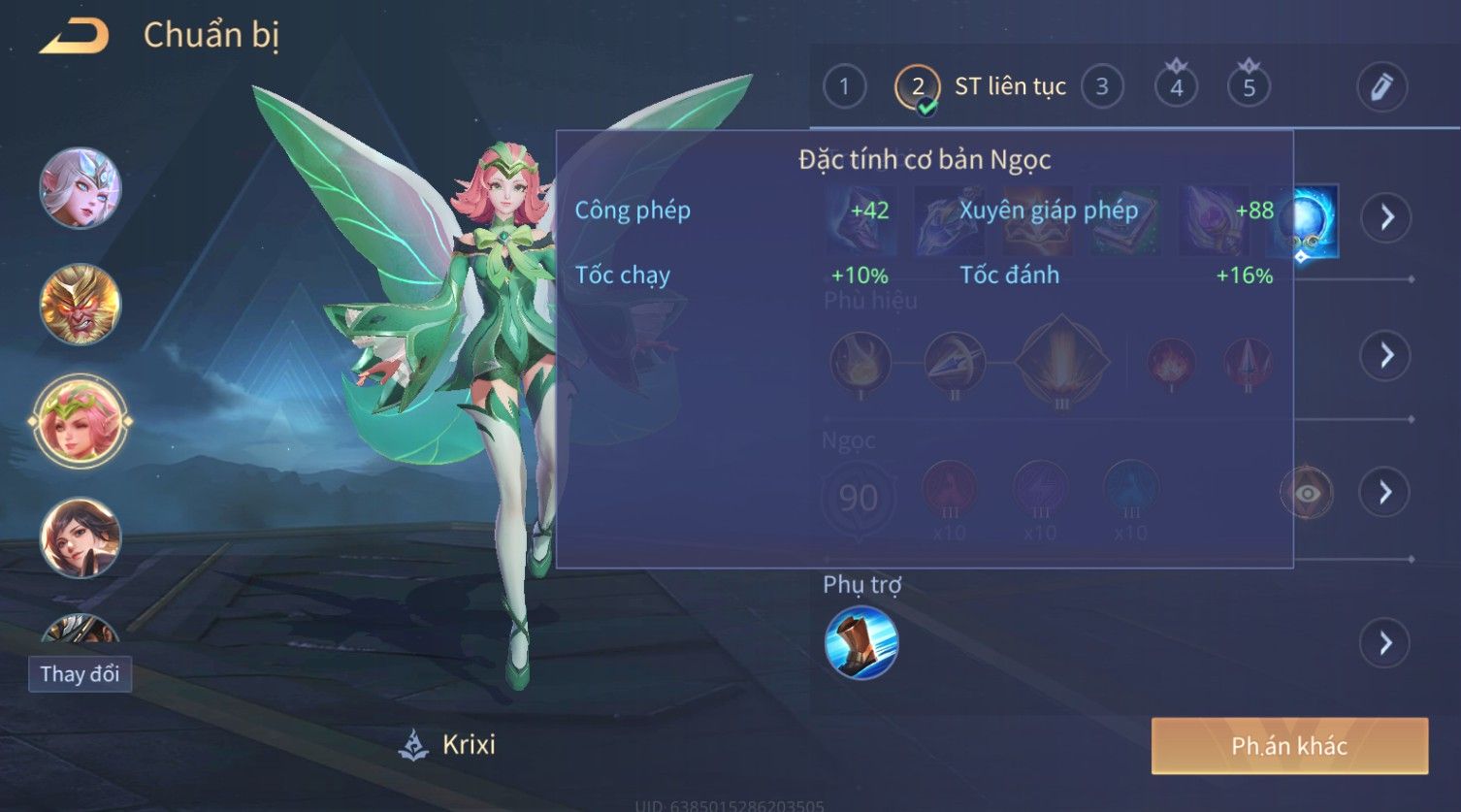The width and height of the screenshot is (1461, 812).
Task: Select the boots Phụ trợ spell icon
Action: point(860,642)
